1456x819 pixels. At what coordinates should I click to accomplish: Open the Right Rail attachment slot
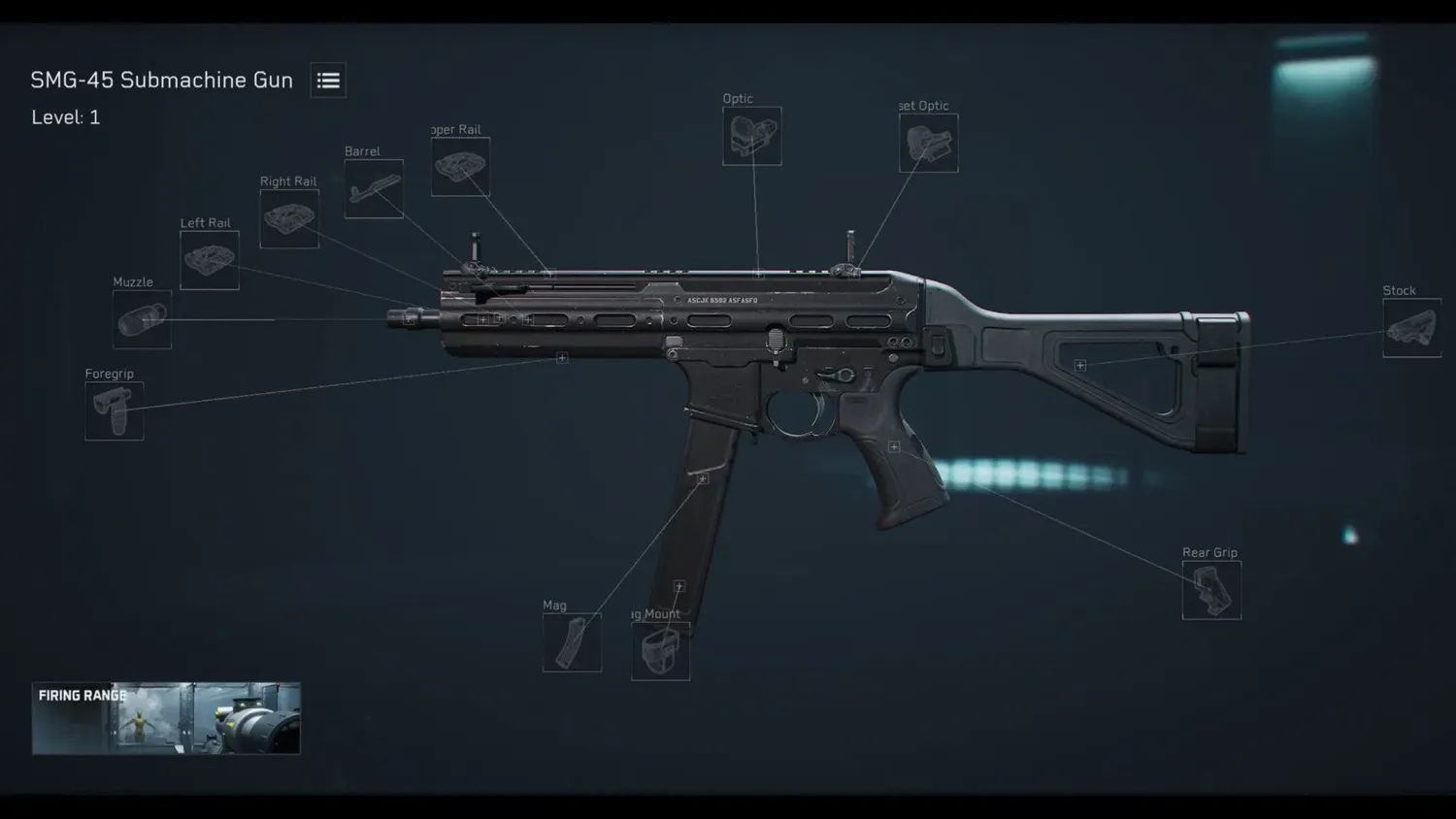(288, 218)
